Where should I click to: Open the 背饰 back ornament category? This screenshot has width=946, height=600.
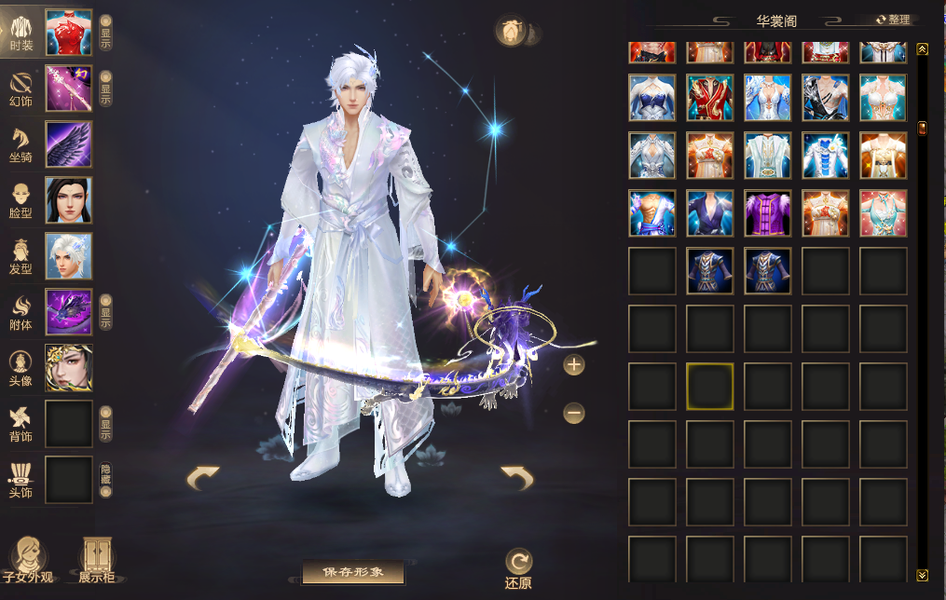[x=21, y=424]
